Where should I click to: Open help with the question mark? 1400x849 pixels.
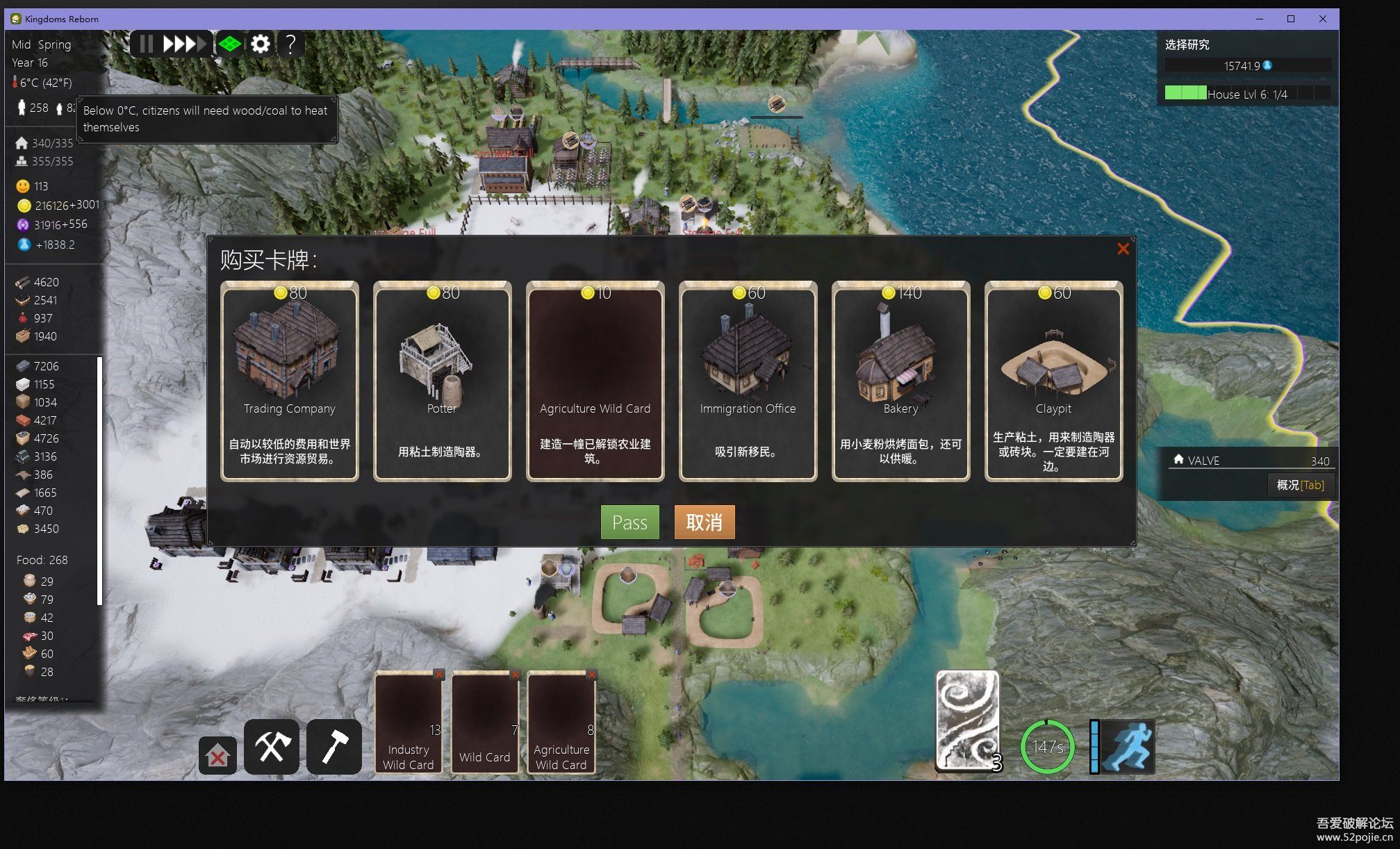(x=291, y=44)
